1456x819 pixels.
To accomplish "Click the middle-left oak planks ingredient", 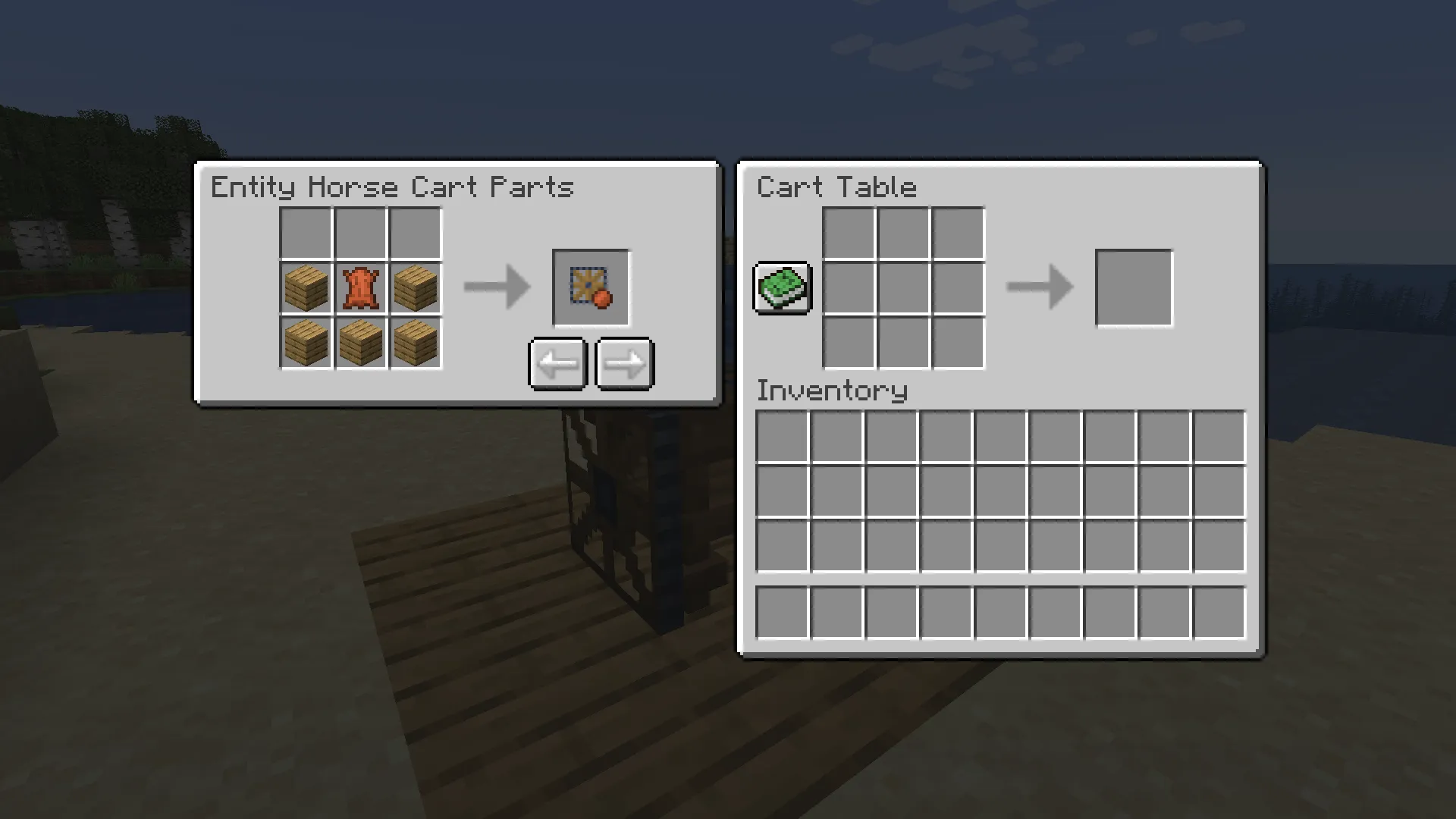I will pos(306,287).
